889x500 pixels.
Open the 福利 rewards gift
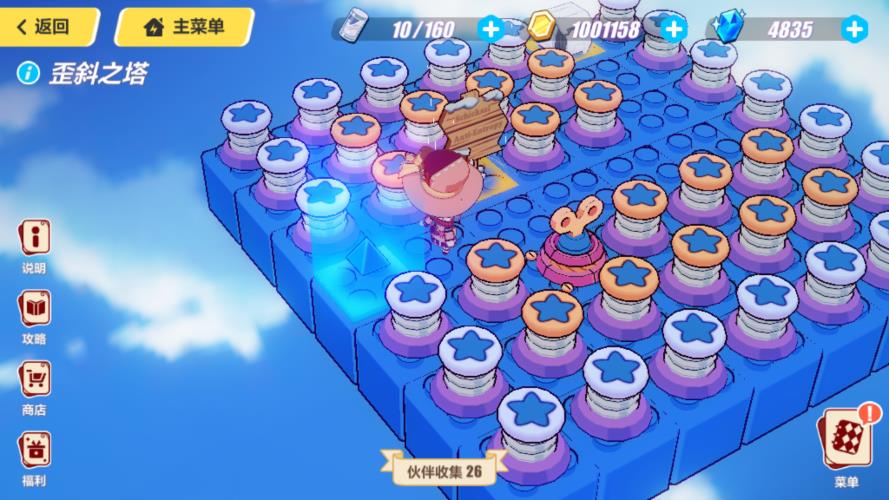pyautogui.click(x=34, y=450)
